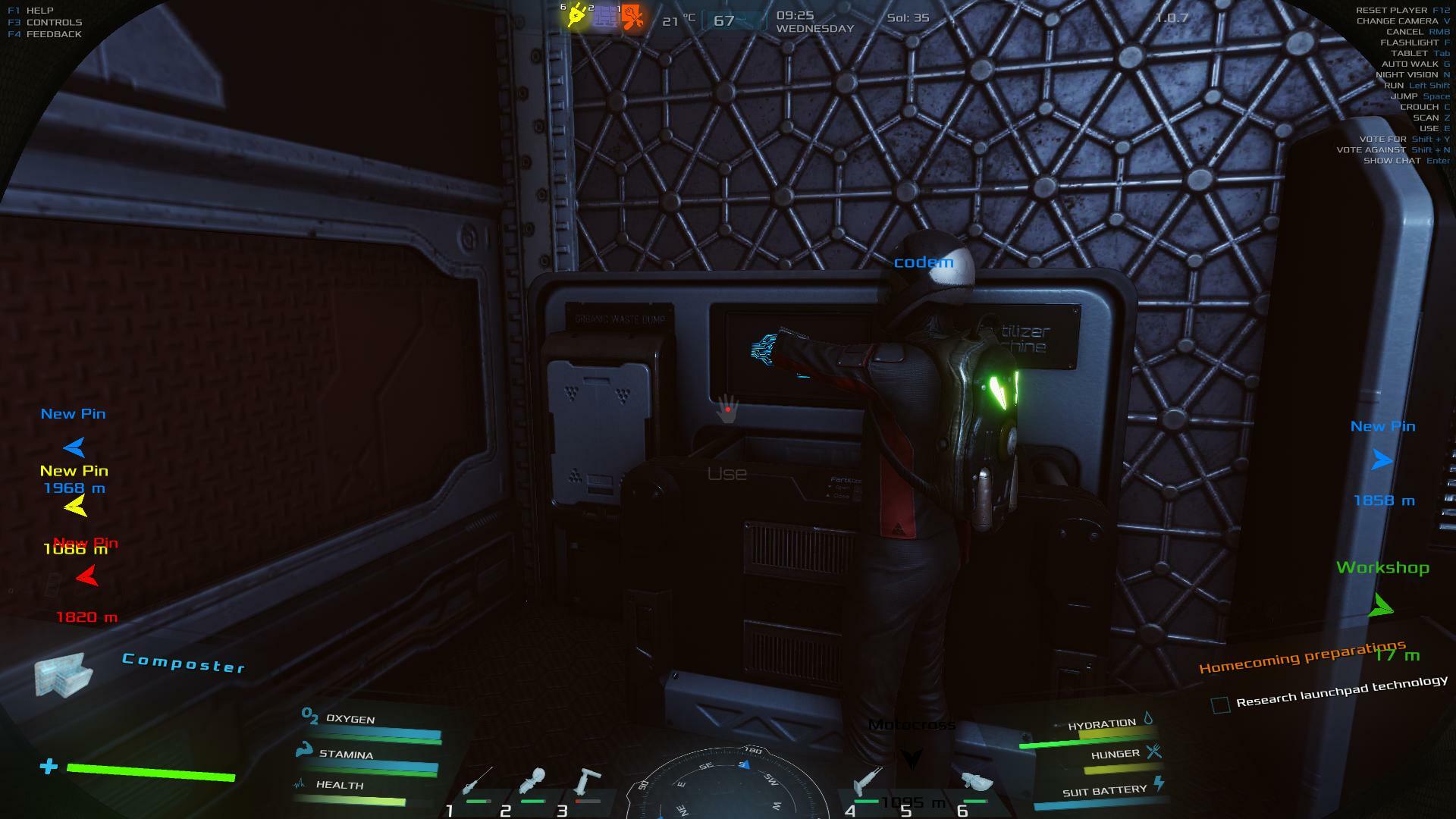This screenshot has width=1456, height=819.
Task: Select the hotbar slot 4 tool
Action: coord(866,781)
